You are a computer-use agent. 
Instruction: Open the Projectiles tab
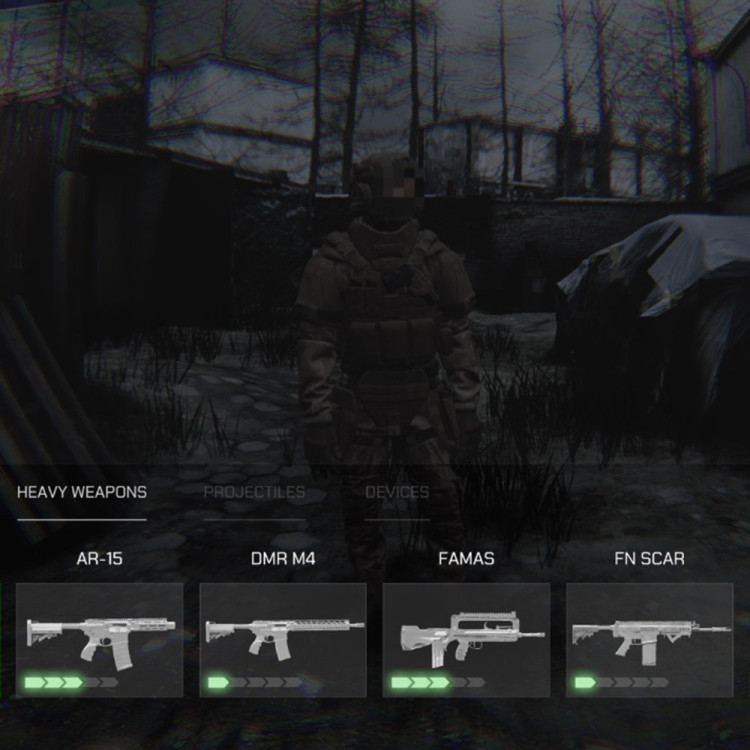[x=254, y=492]
